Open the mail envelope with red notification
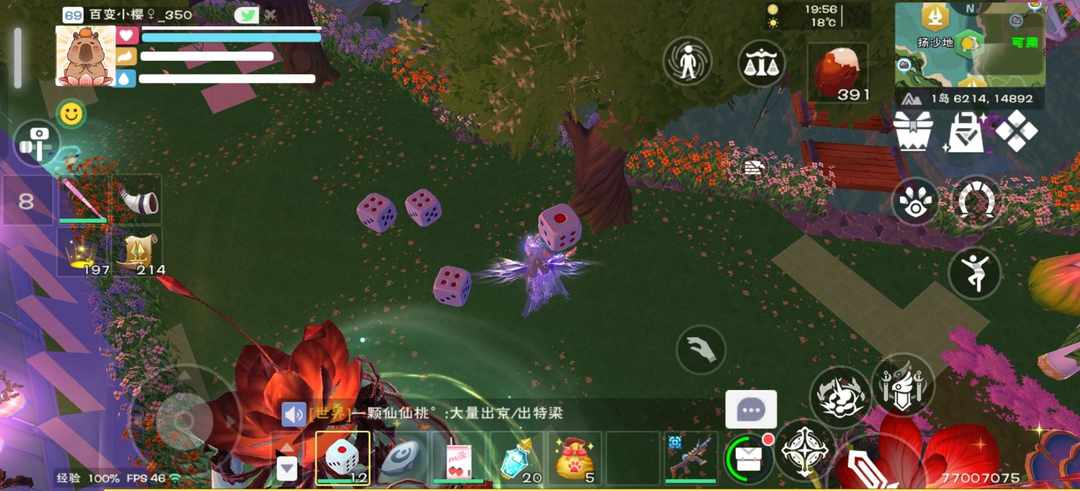This screenshot has width=1080, height=491. pyautogui.click(x=748, y=458)
